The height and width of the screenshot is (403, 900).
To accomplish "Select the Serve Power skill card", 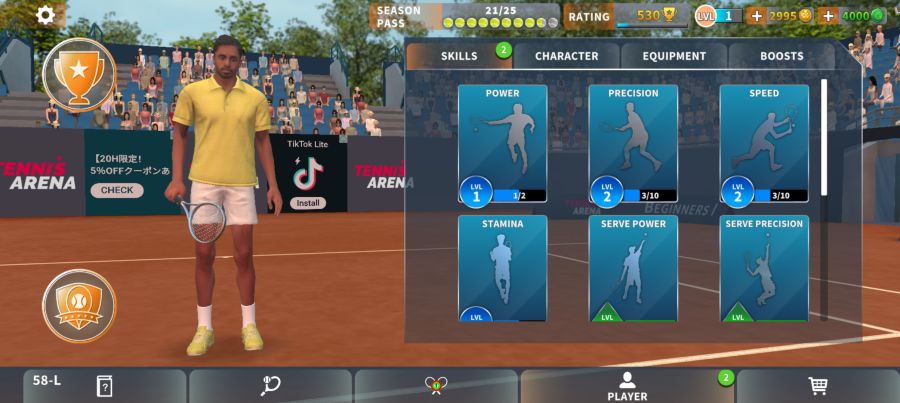I will point(633,268).
